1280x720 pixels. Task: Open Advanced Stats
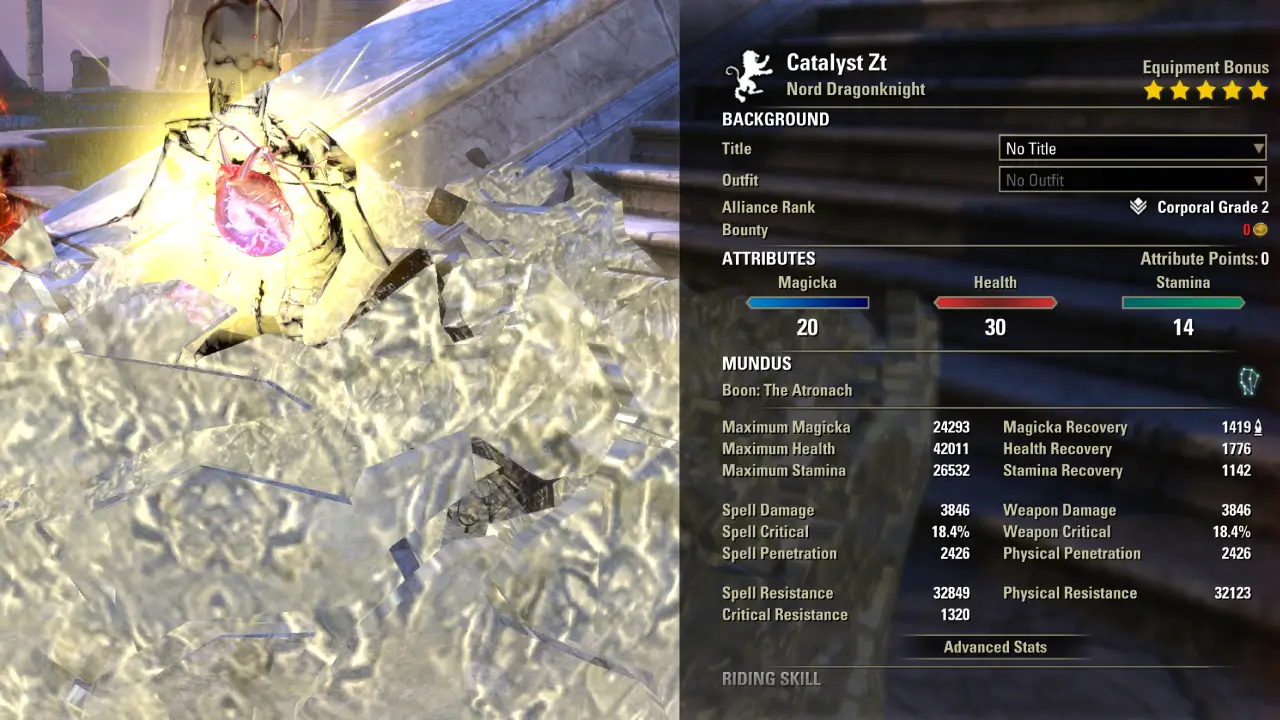[x=995, y=647]
